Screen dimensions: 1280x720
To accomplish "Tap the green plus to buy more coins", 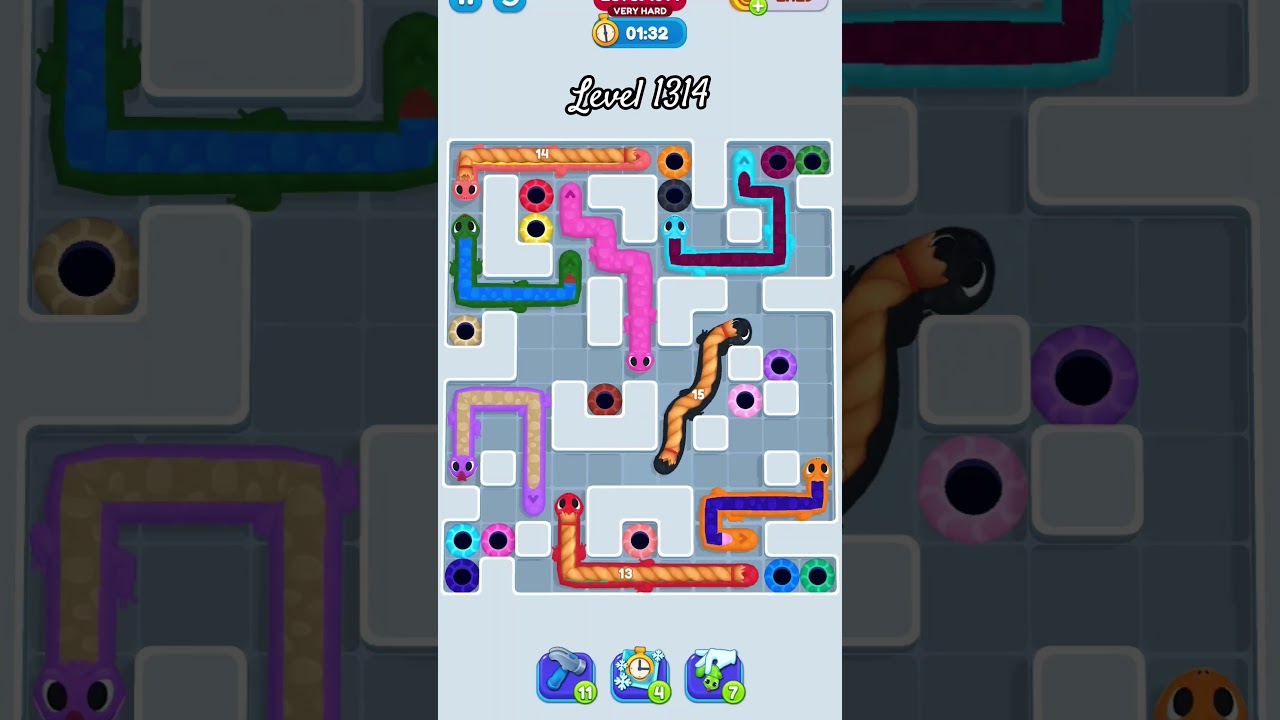I will tap(756, 8).
